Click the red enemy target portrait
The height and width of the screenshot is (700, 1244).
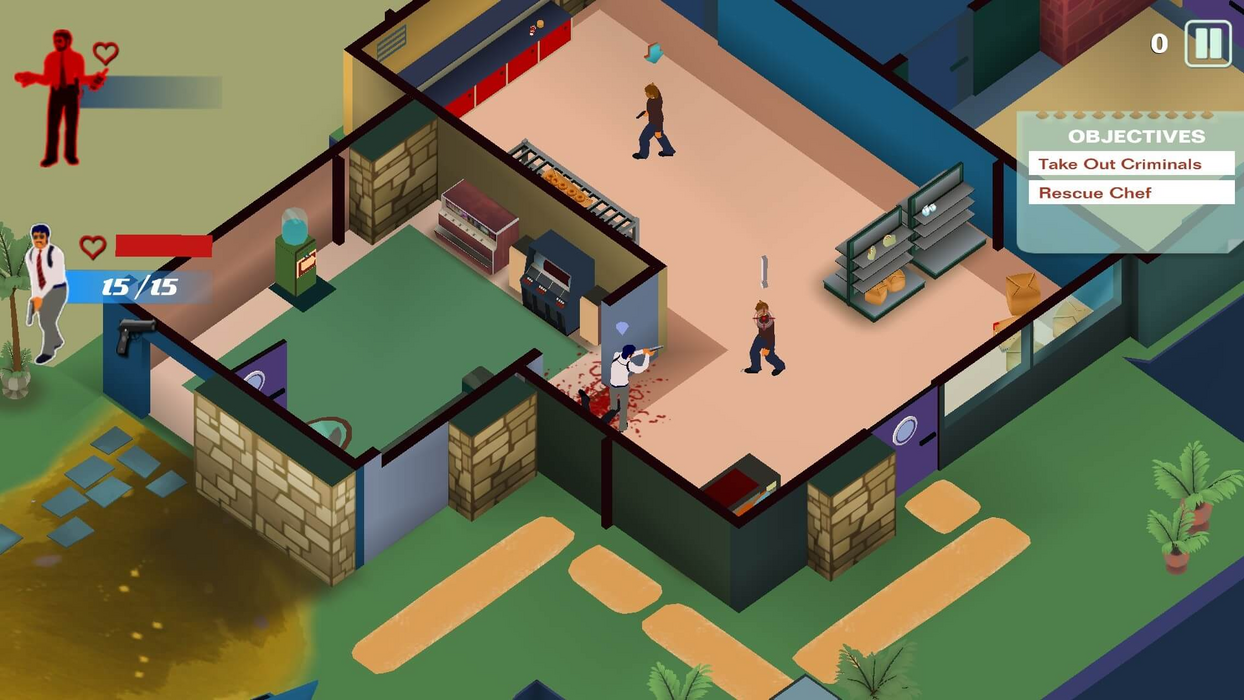click(x=61, y=97)
